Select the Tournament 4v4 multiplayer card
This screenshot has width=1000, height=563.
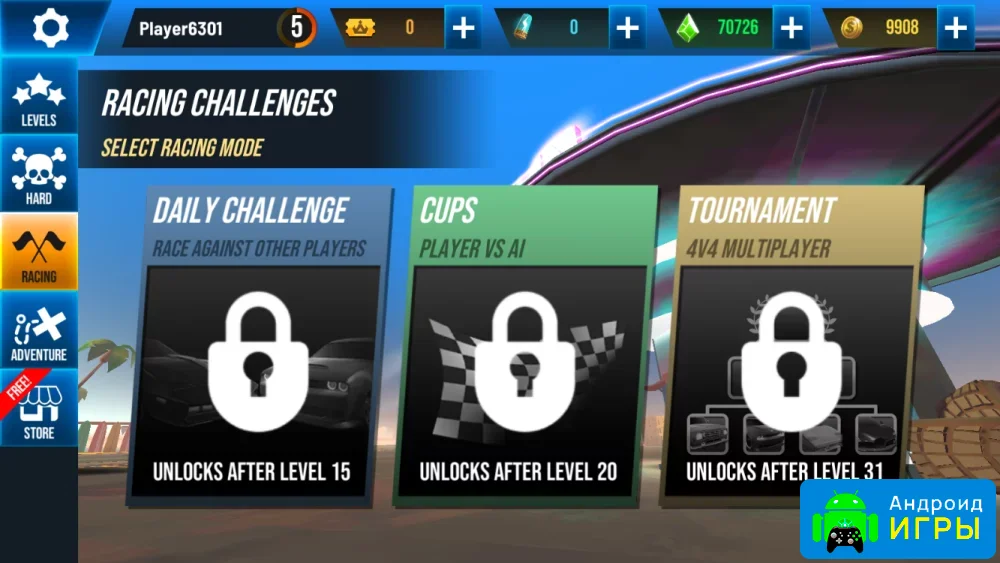(790, 345)
